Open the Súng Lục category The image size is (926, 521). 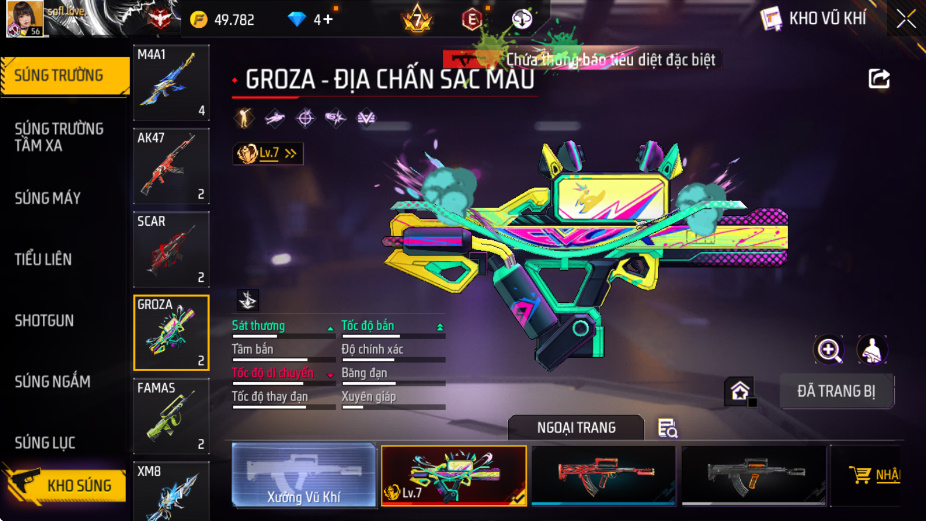45,443
